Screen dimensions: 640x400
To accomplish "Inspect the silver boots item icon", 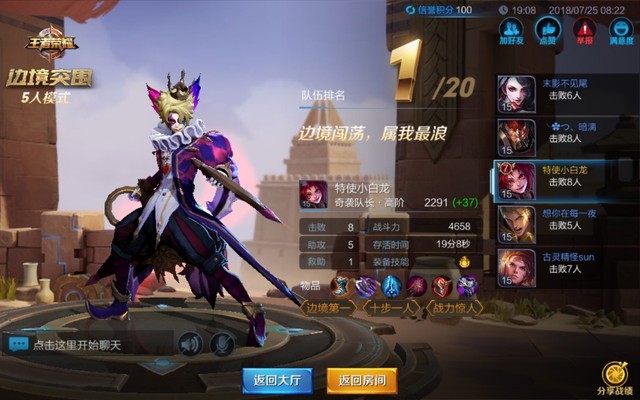I will pos(342,286).
